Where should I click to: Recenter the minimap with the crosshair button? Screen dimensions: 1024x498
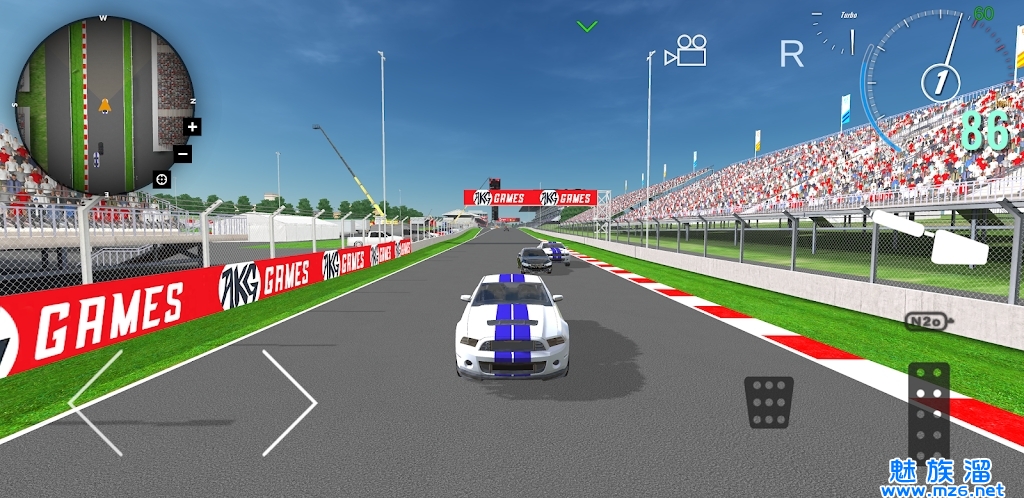(x=161, y=179)
